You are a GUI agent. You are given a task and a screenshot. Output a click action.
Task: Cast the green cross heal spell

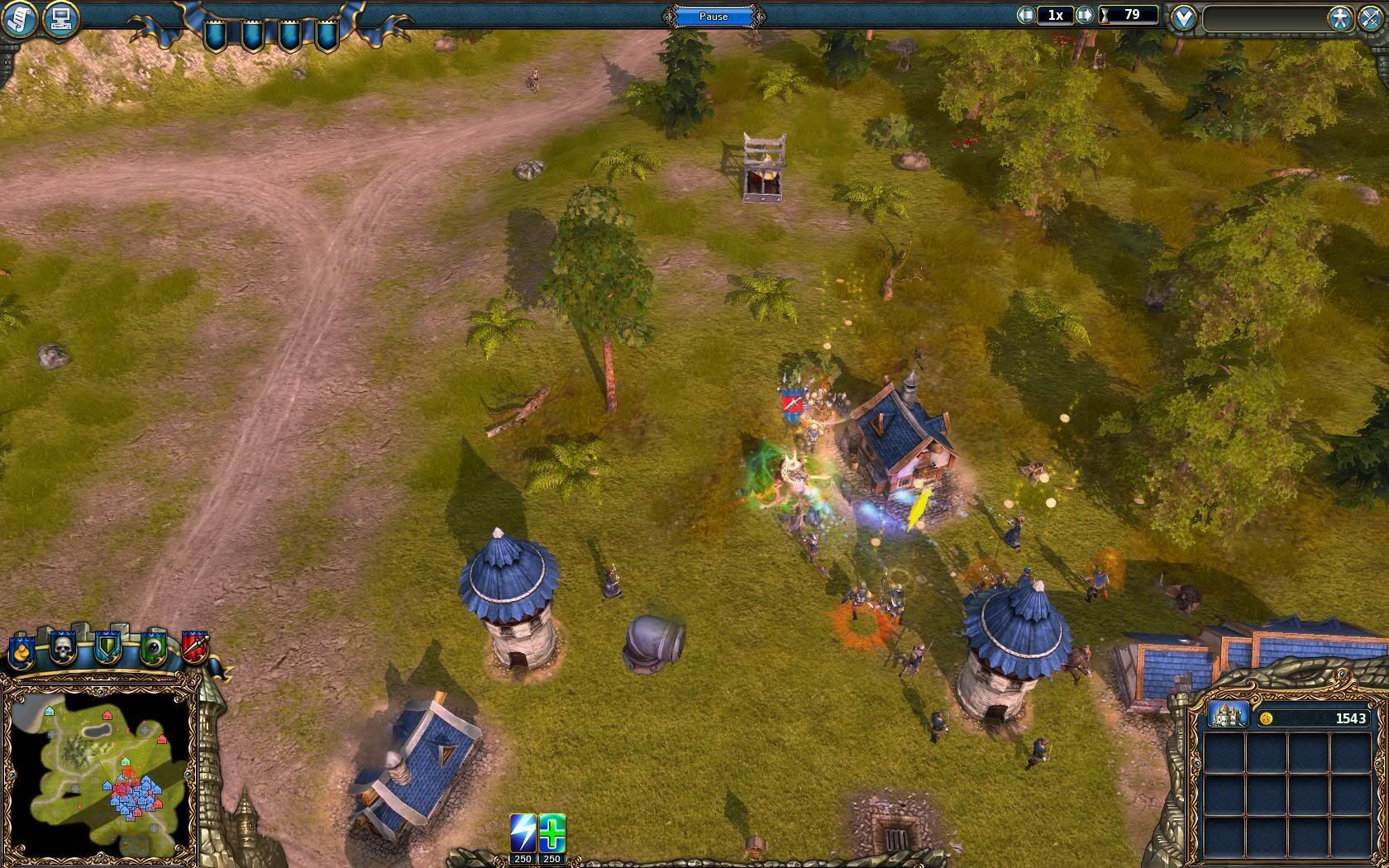click(x=552, y=832)
